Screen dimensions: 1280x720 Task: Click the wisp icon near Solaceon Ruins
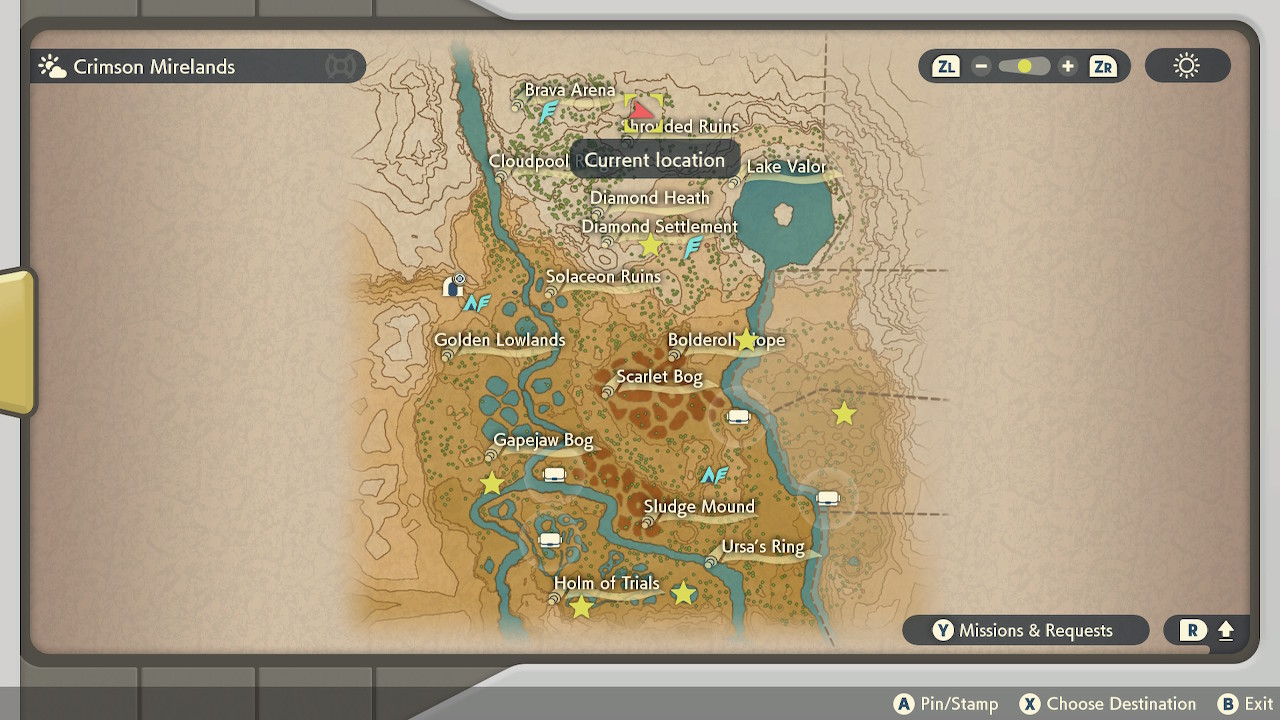(x=478, y=302)
